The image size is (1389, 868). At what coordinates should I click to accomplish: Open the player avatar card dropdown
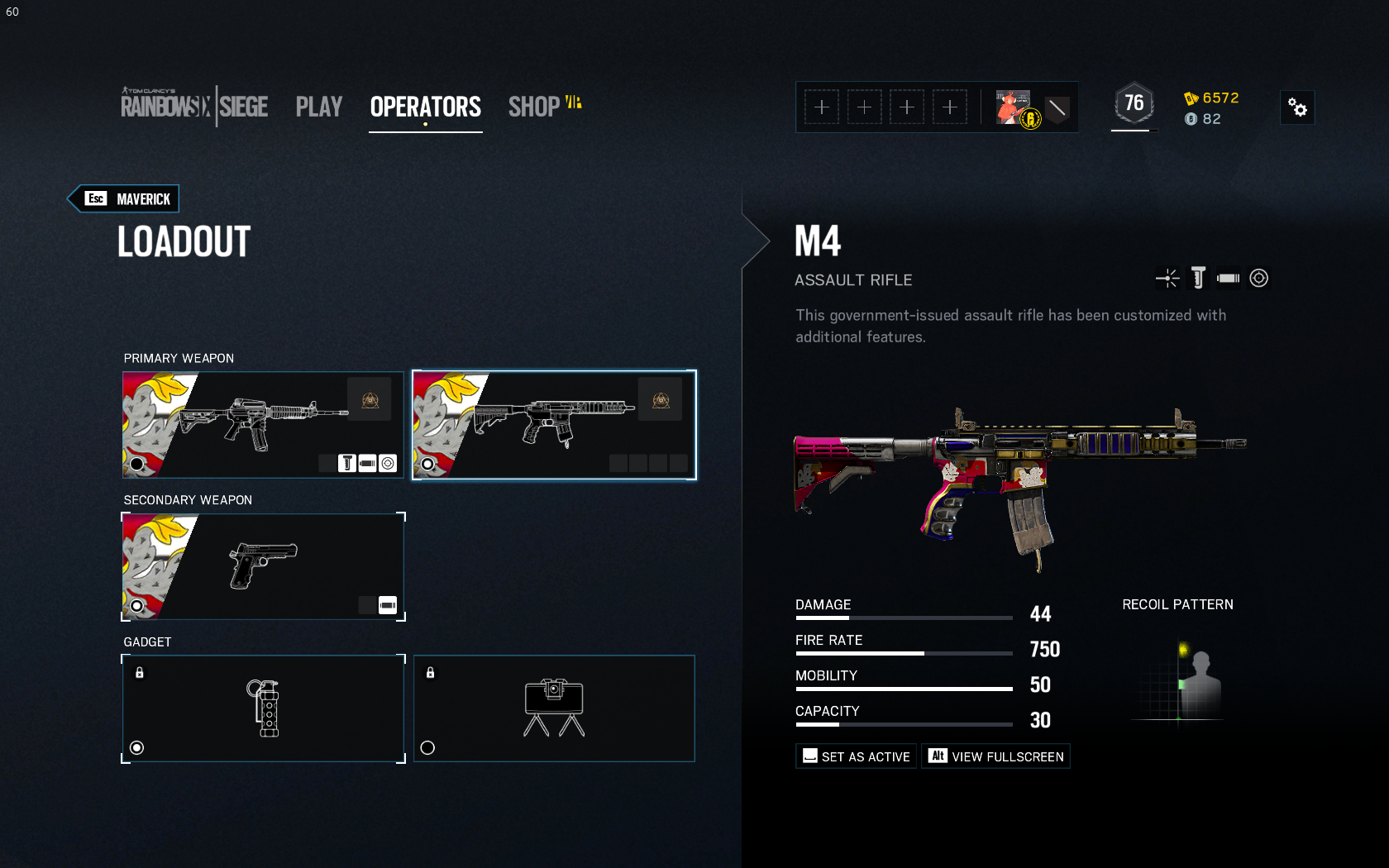[x=1012, y=107]
